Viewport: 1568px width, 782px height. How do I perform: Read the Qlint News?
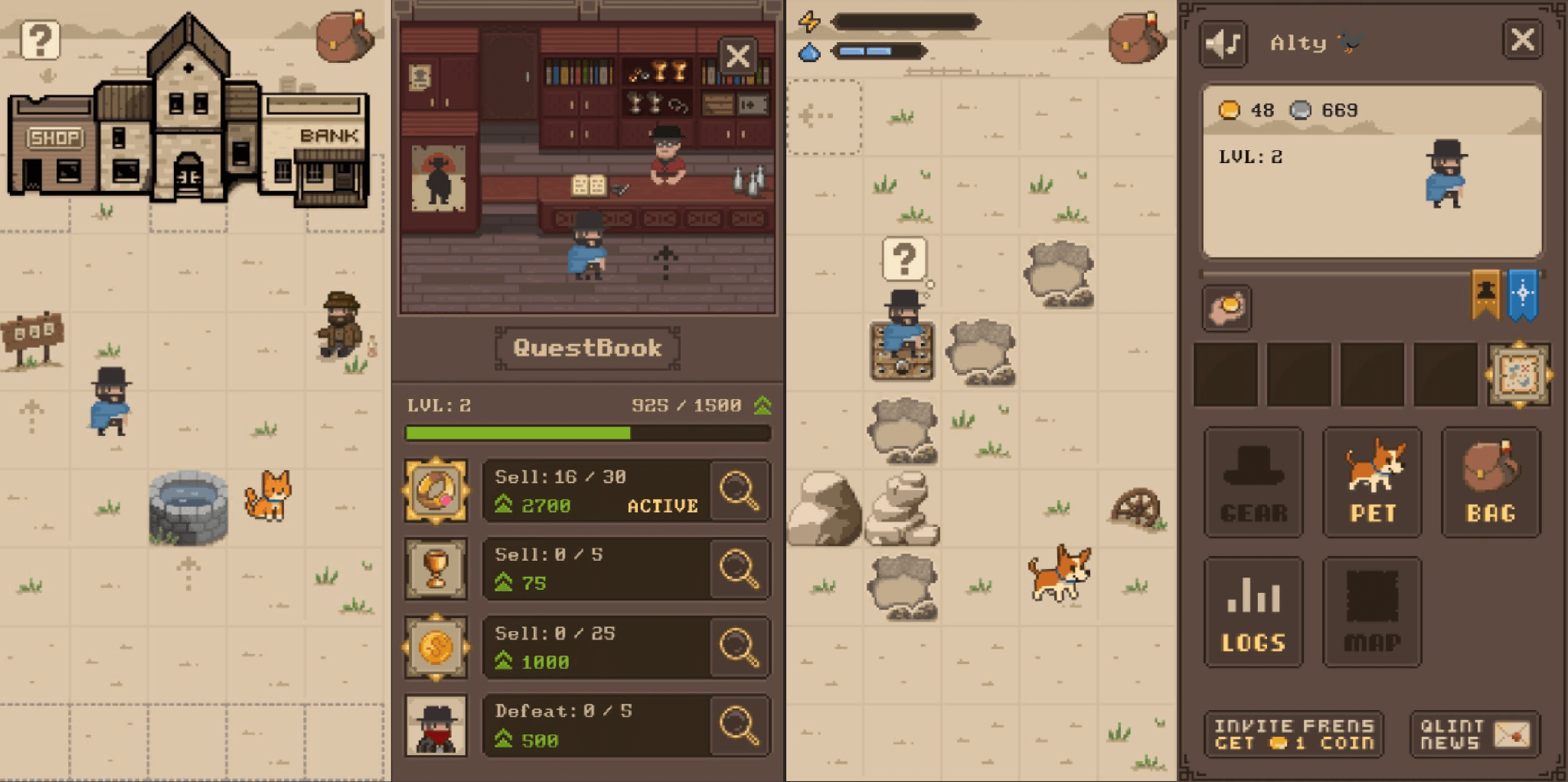(1474, 735)
